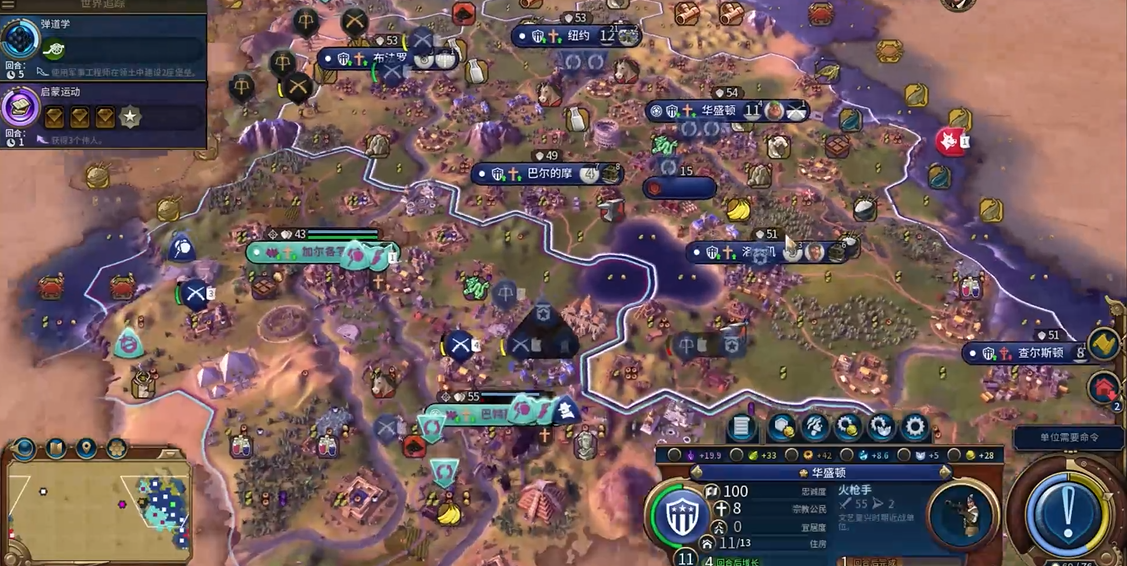Viewport: 1127px width, 566px height.
Task: Click the musketman (火枪手) production portrait
Action: tap(960, 513)
